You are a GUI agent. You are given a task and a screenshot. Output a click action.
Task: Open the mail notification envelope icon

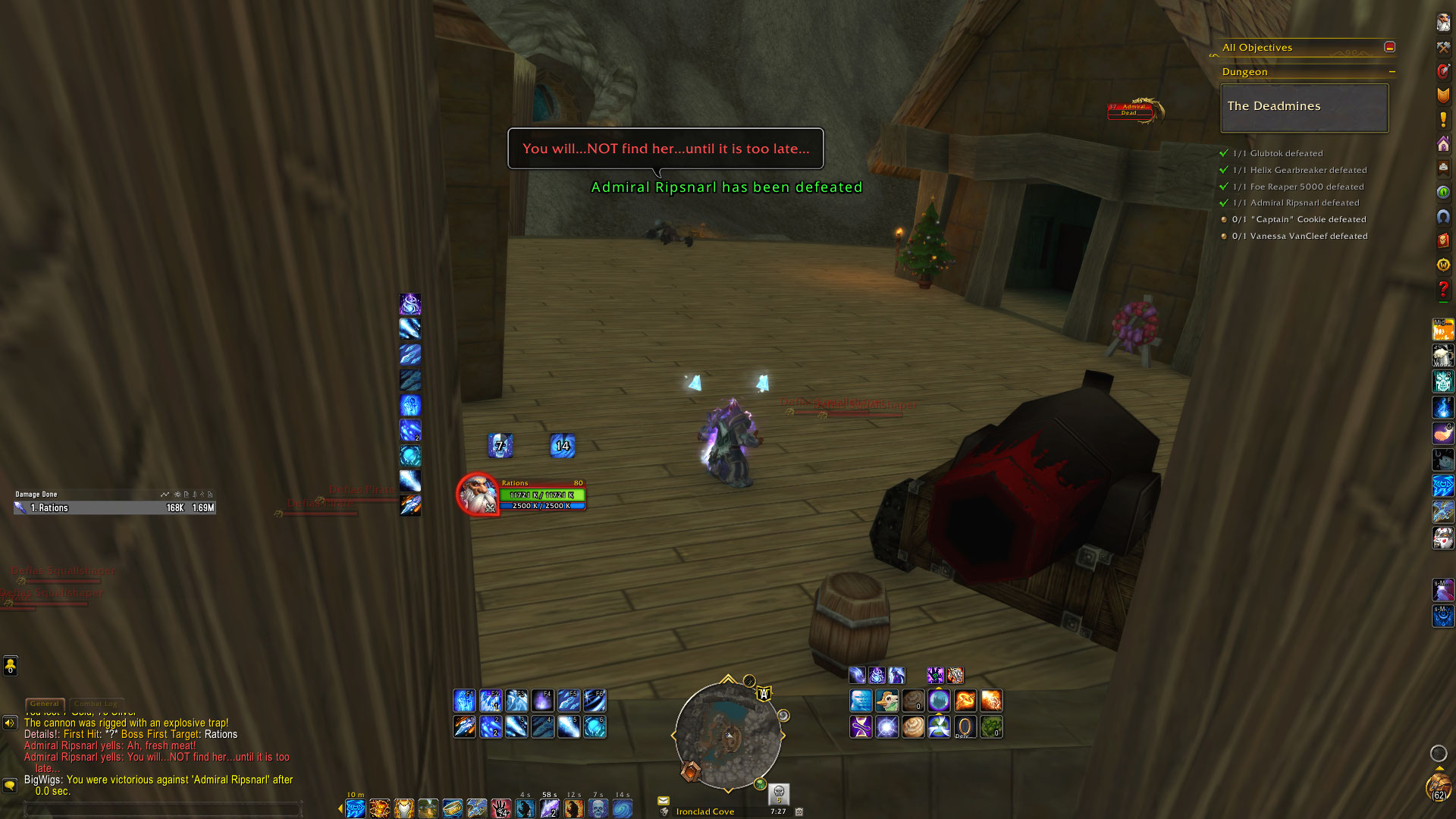[x=664, y=800]
